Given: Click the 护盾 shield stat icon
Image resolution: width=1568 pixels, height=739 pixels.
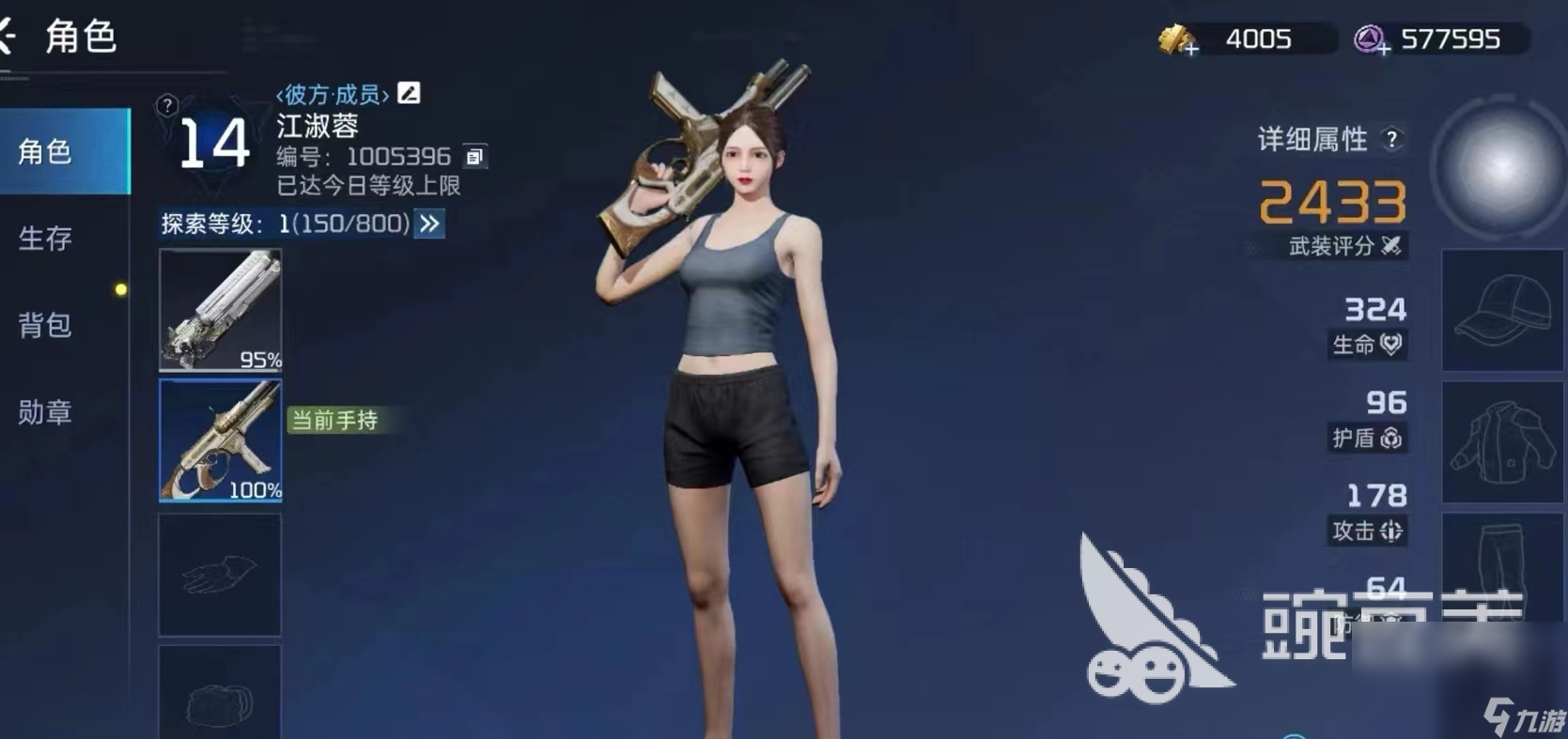Looking at the screenshot, I should pyautogui.click(x=1390, y=439).
